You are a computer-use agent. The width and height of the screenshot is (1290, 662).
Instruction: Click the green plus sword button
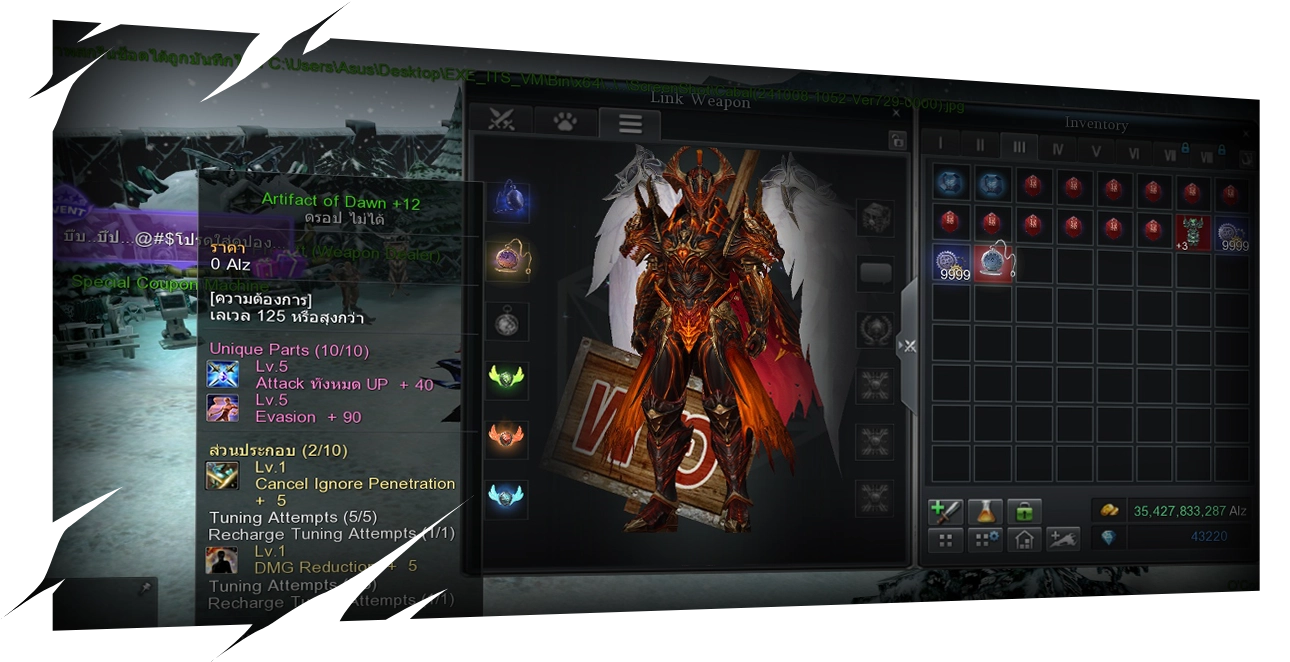[944, 511]
